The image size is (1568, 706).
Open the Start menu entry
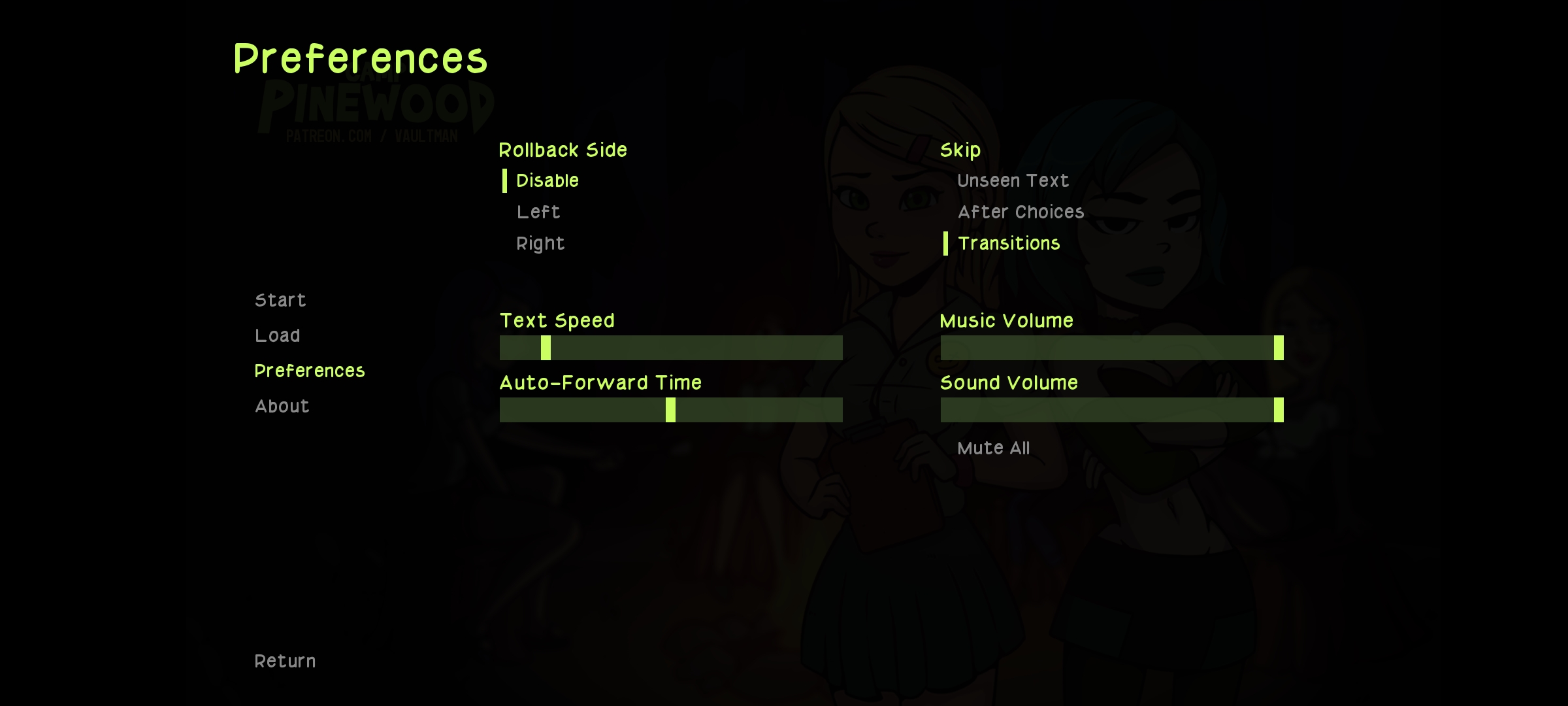point(280,301)
